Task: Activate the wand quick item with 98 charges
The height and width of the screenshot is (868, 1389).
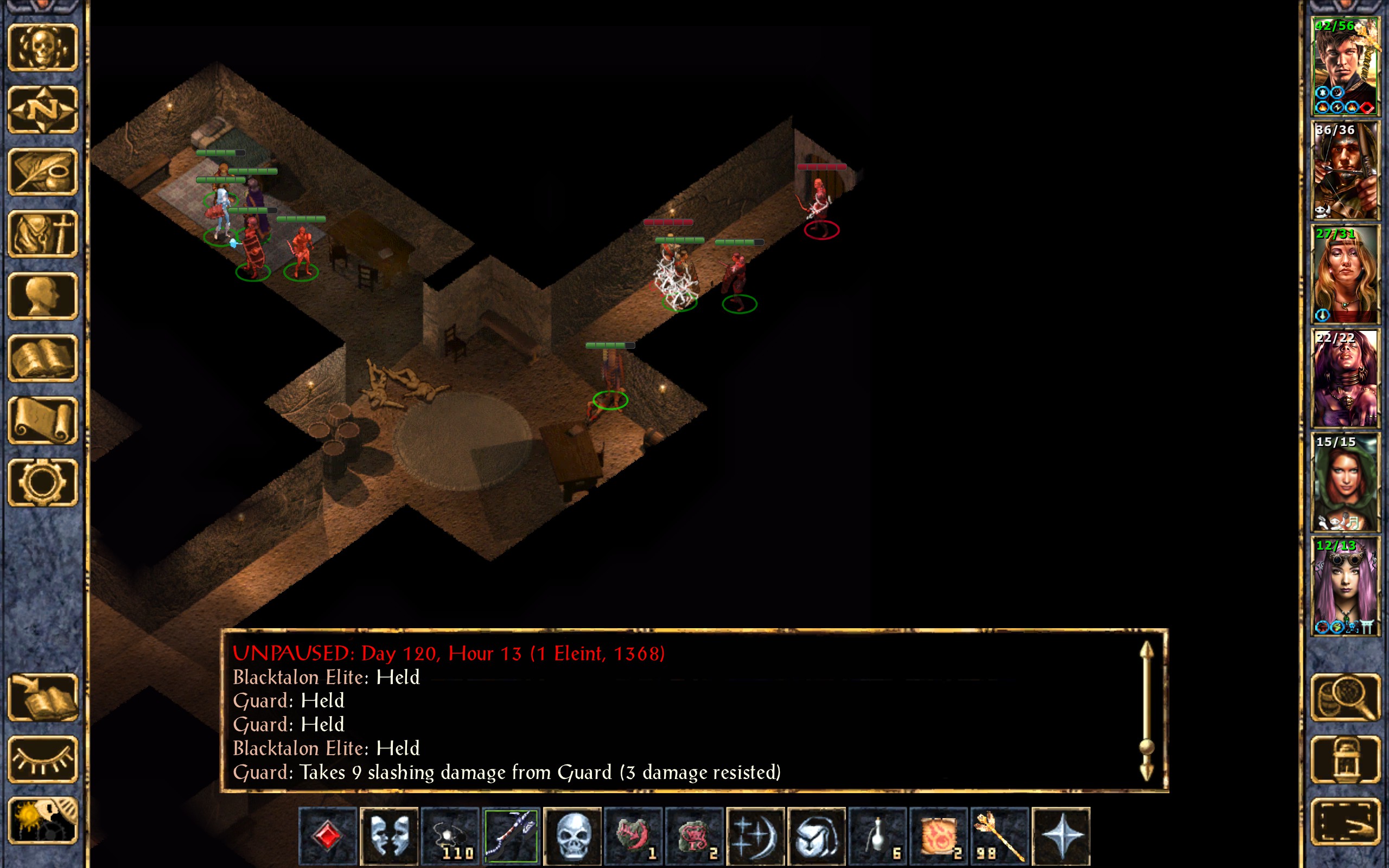Action: click(999, 835)
